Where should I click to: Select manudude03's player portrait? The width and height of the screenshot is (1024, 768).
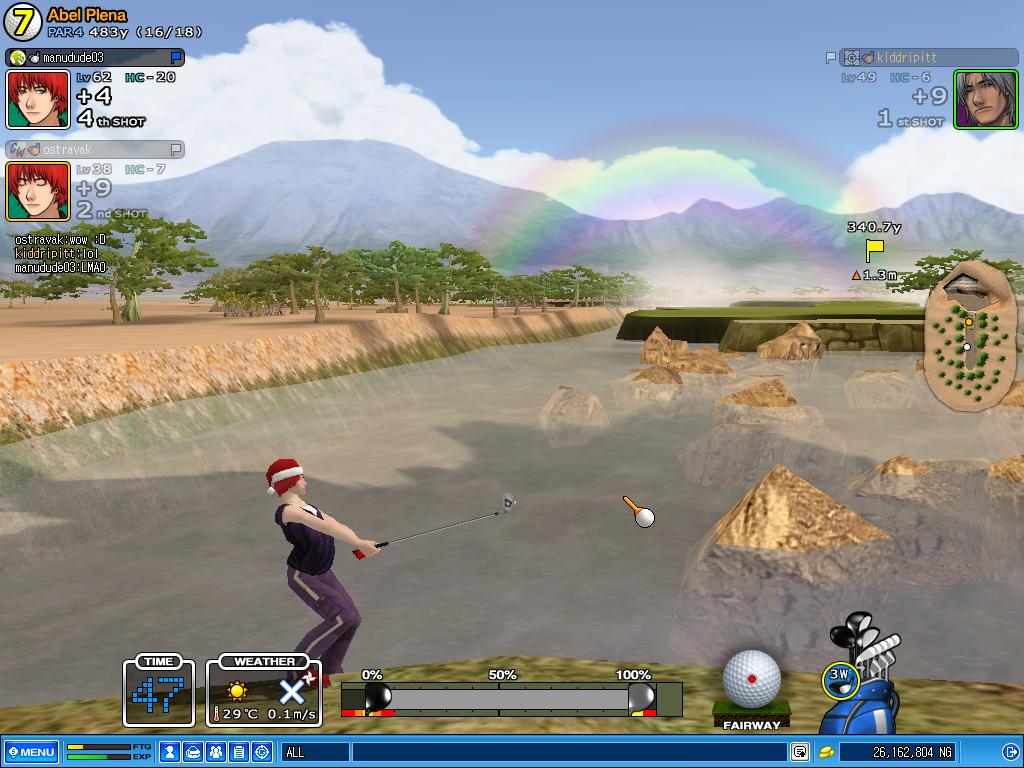pyautogui.click(x=38, y=100)
